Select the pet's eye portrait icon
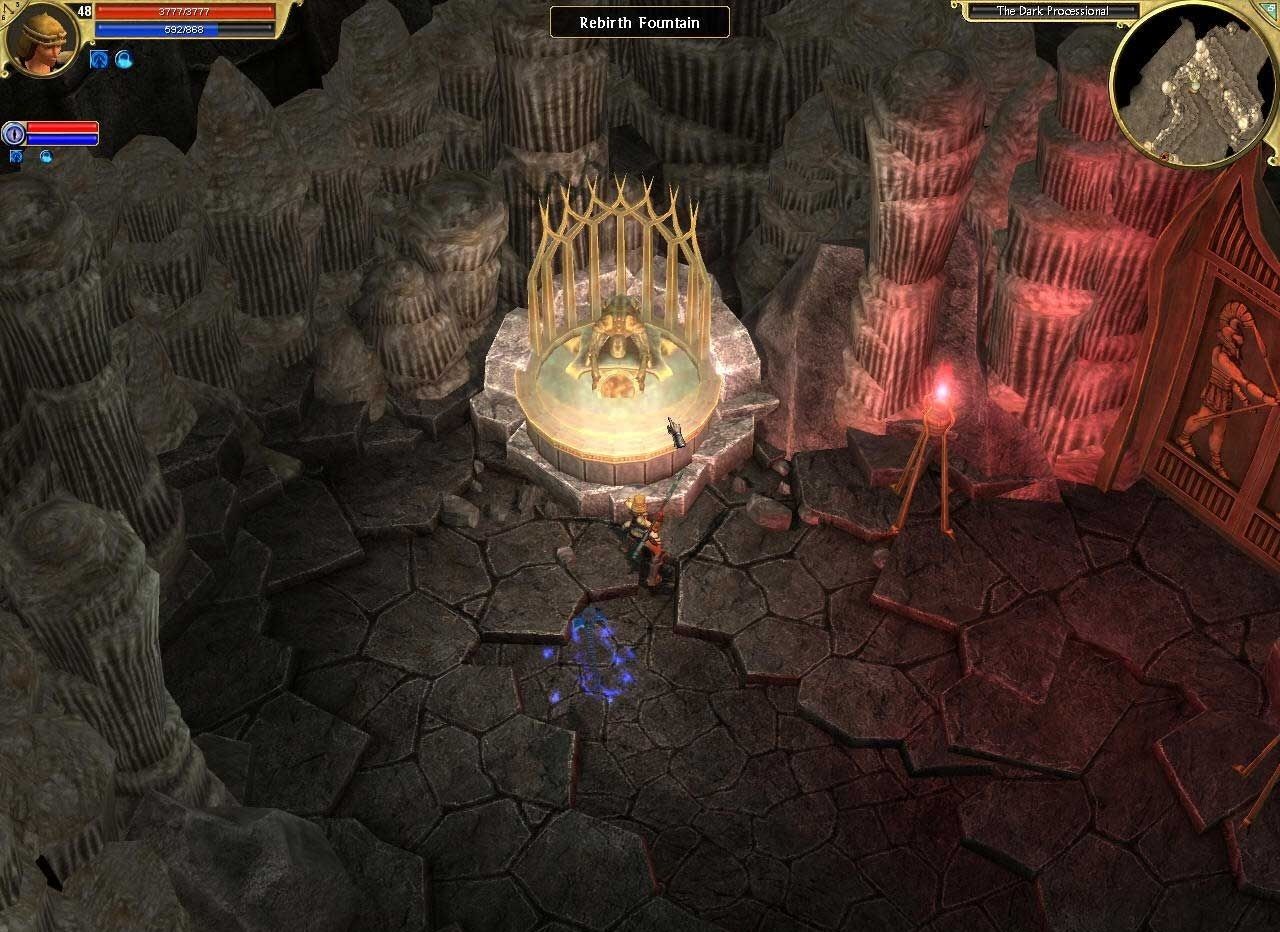The height and width of the screenshot is (932, 1280). (14, 133)
